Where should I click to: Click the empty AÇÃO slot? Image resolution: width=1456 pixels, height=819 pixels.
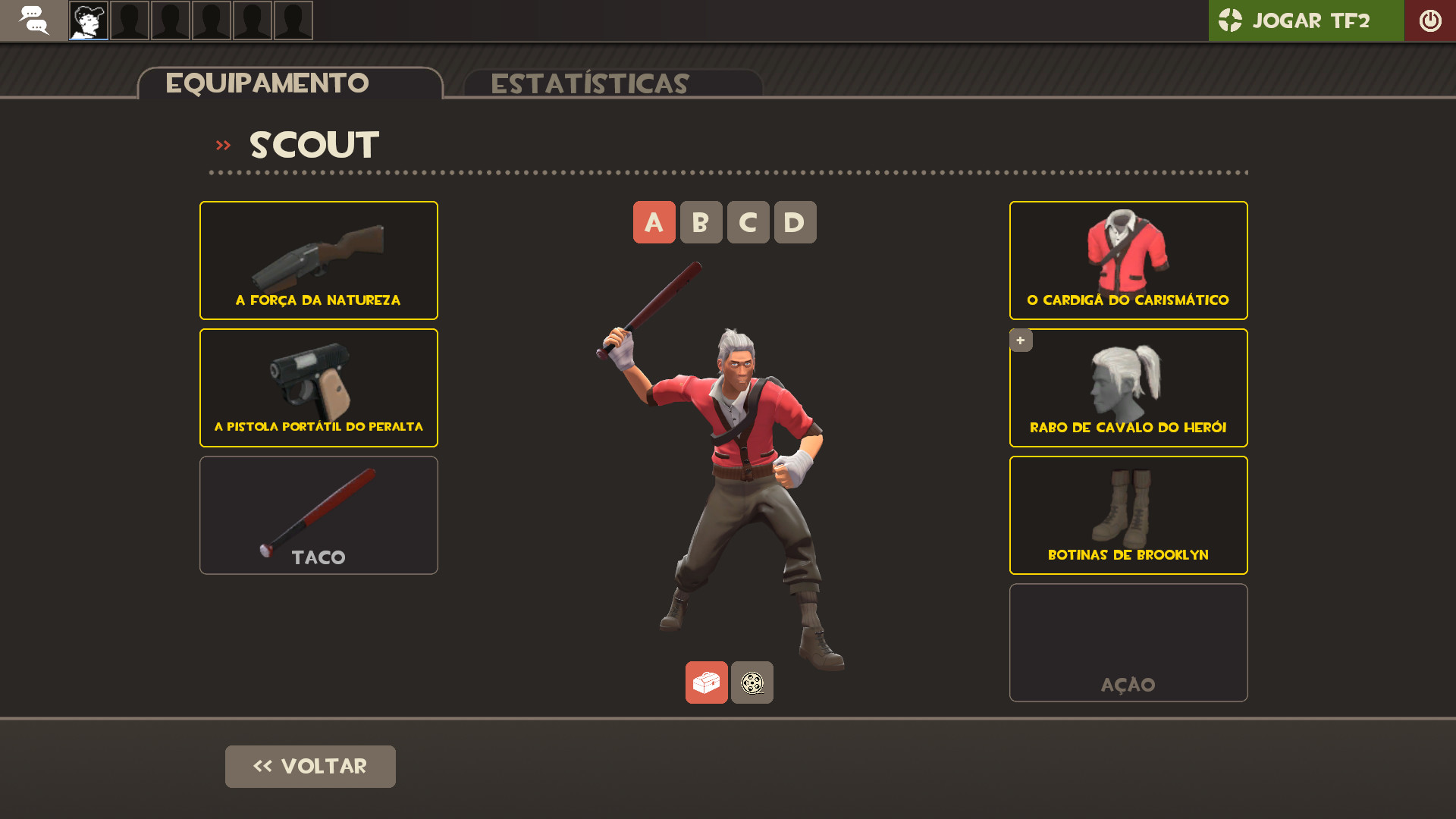1128,642
